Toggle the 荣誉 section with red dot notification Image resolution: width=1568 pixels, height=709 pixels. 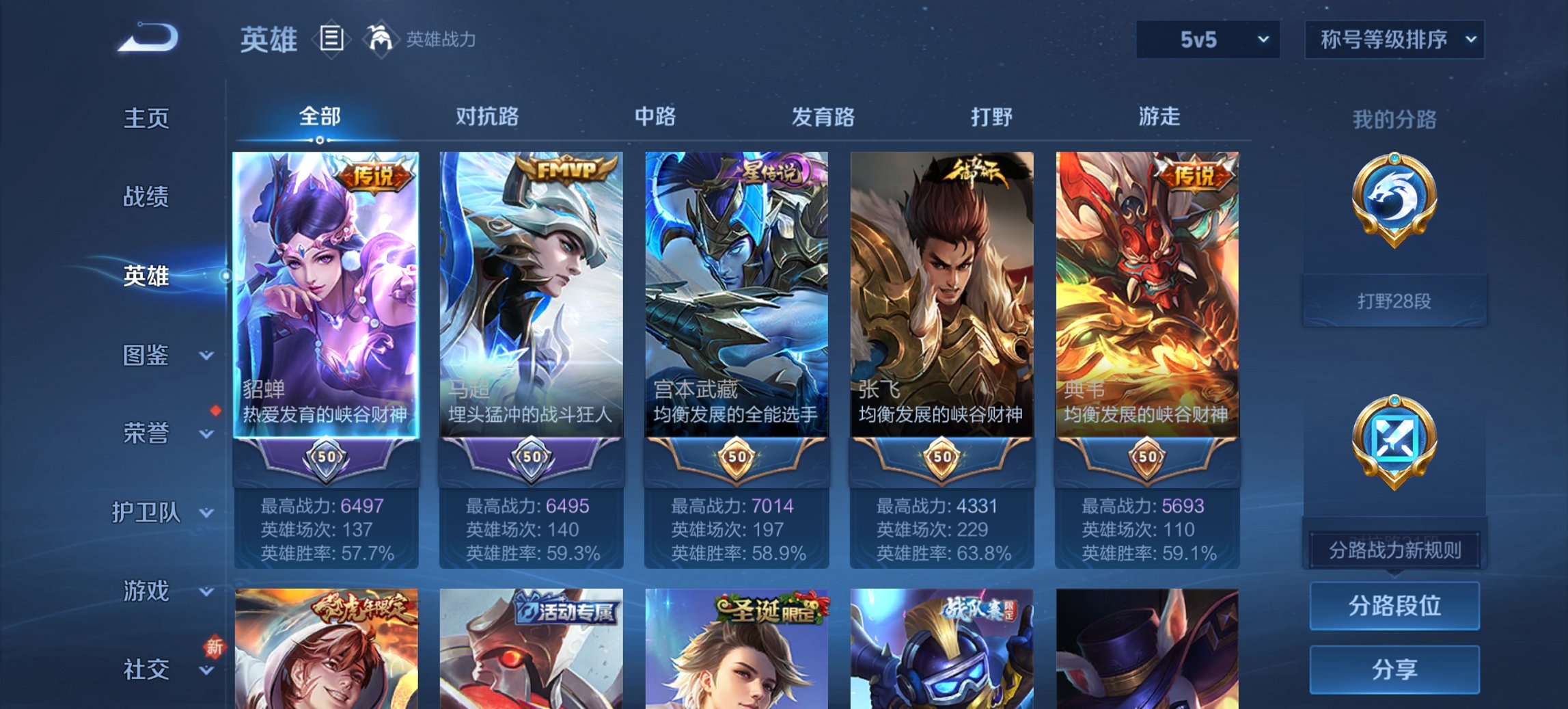point(144,432)
